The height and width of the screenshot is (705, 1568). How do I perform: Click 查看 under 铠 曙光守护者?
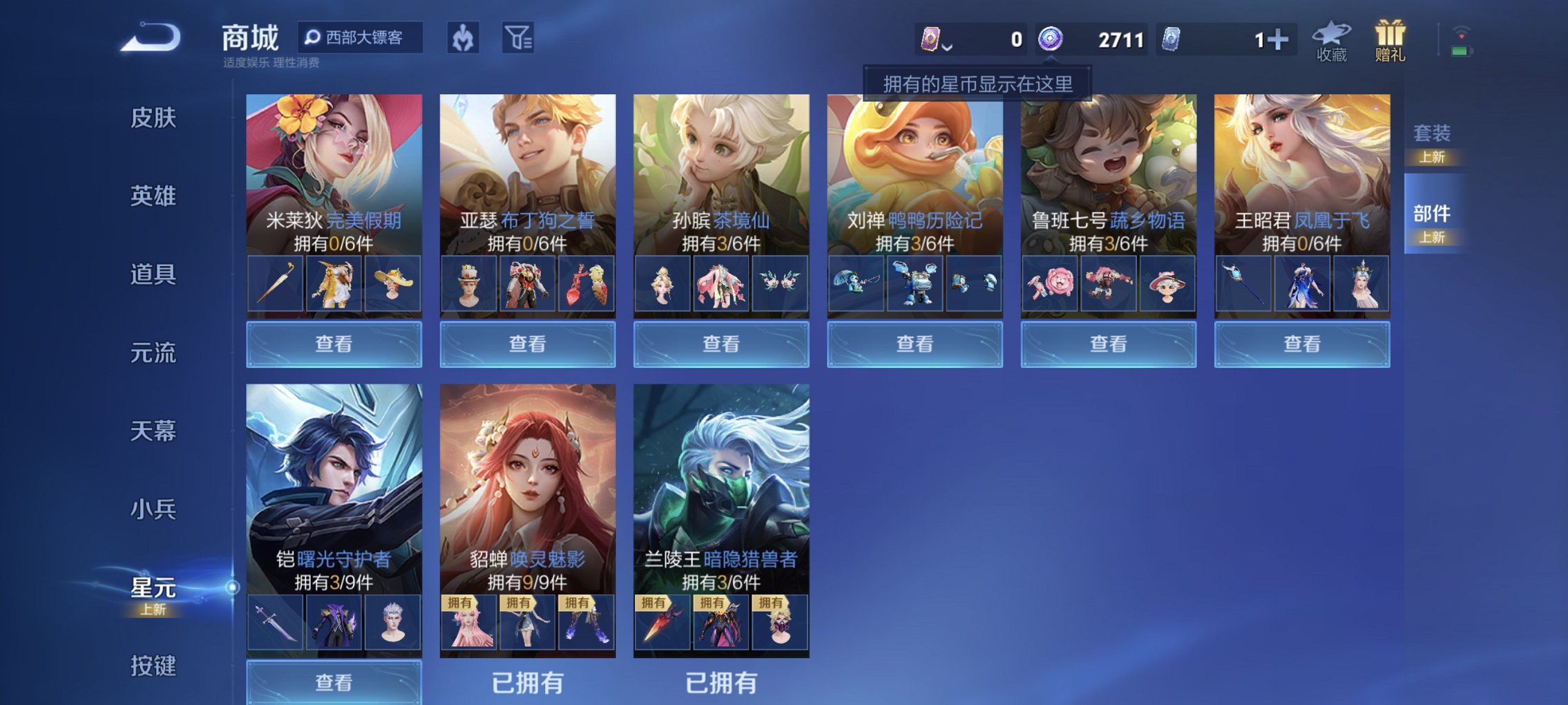coord(334,683)
